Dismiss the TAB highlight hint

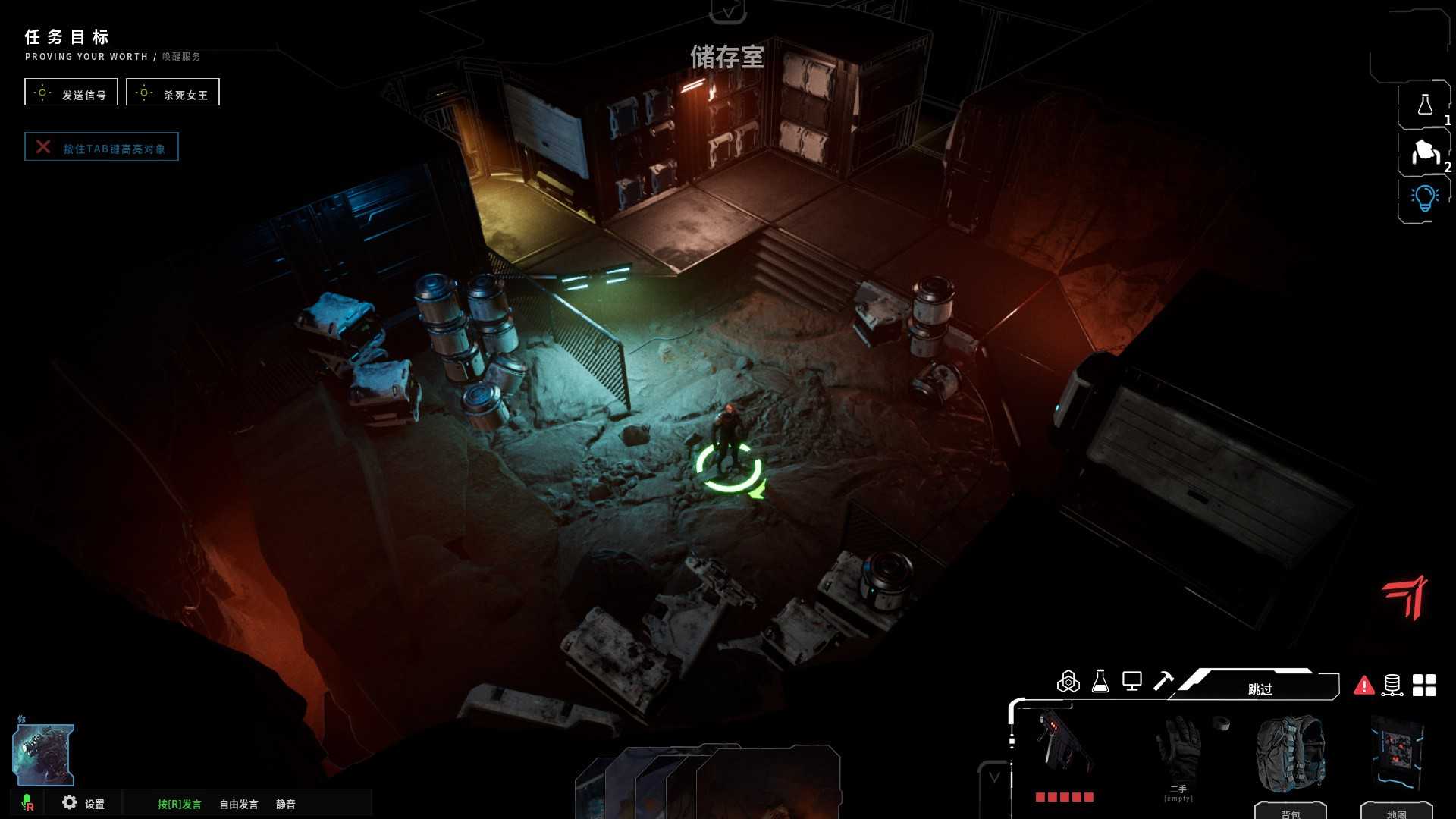tap(43, 147)
